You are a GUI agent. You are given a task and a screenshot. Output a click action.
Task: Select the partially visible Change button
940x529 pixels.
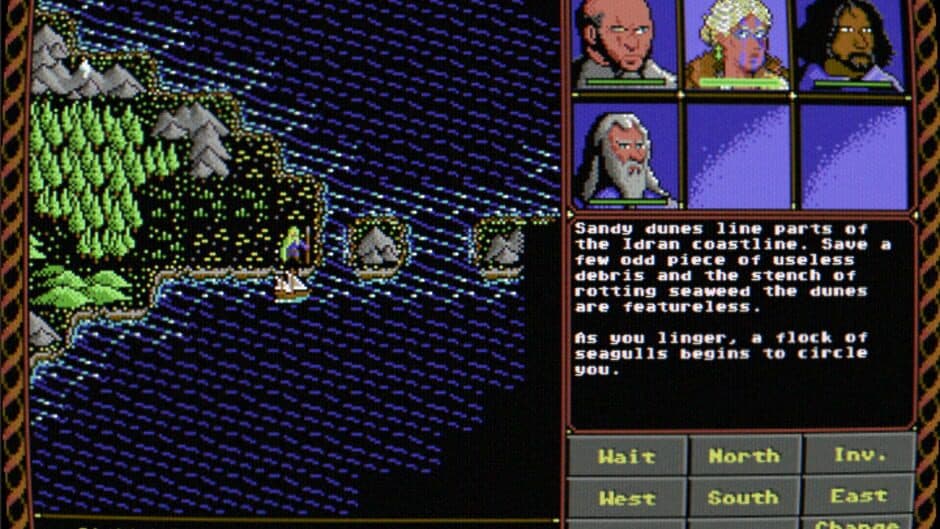tap(859, 523)
